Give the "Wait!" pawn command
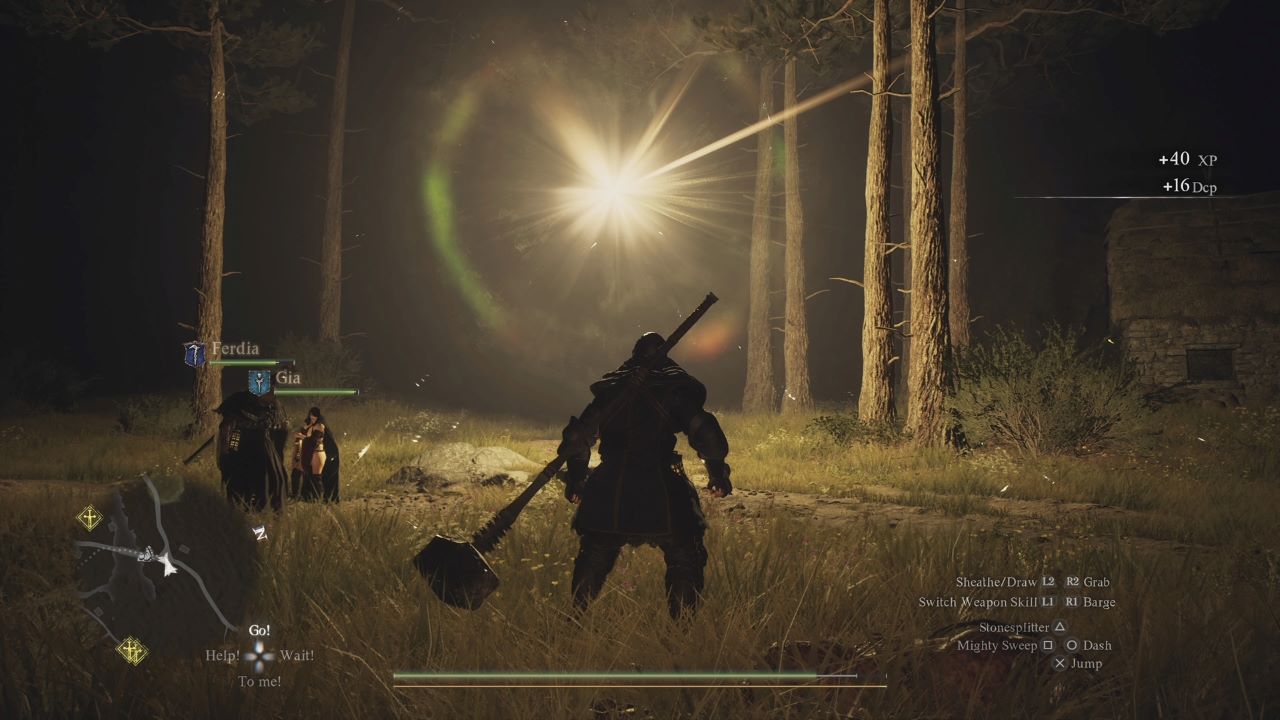The width and height of the screenshot is (1280, 720). coord(297,656)
